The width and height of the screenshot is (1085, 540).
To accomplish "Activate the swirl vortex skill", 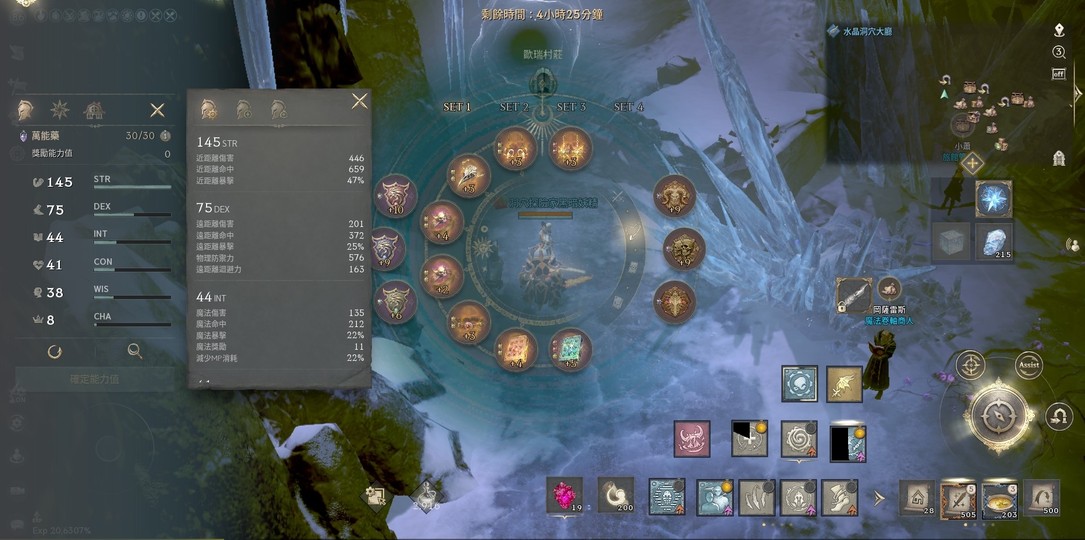I will [x=799, y=439].
